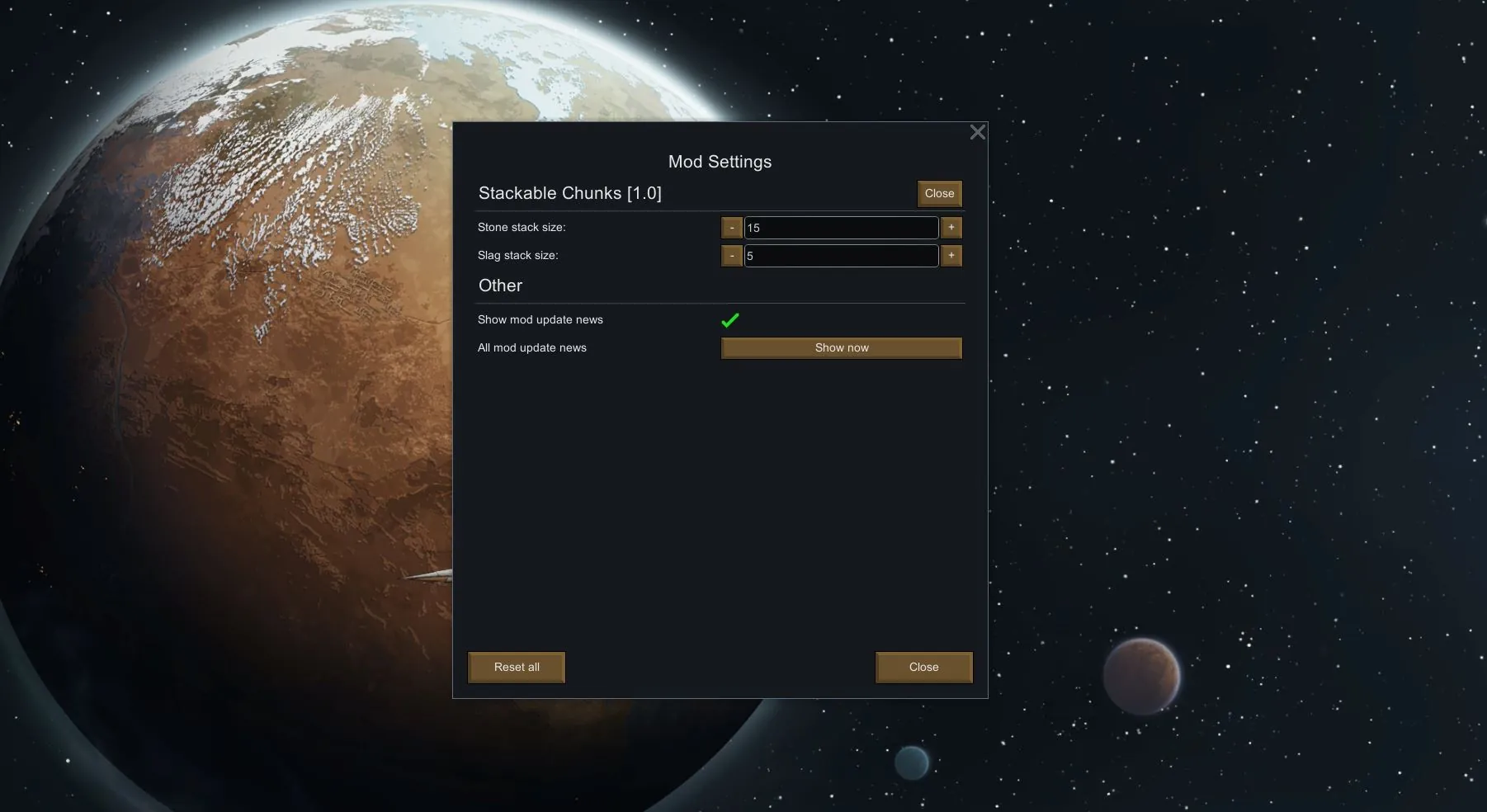Reset all mod settings
1487x812 pixels.
[517, 667]
